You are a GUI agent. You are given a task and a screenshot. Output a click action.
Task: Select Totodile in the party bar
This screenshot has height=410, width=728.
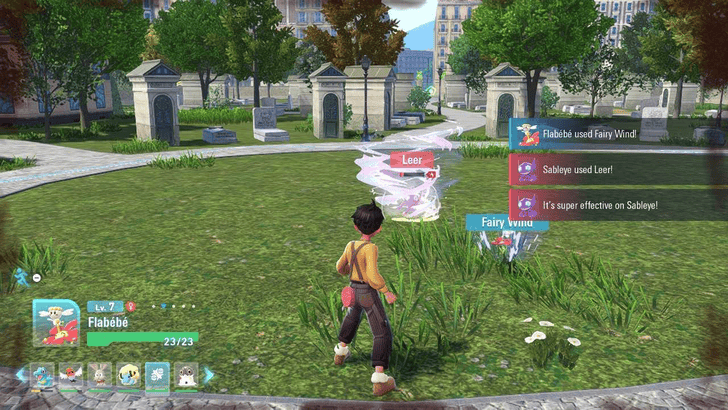pos(41,375)
